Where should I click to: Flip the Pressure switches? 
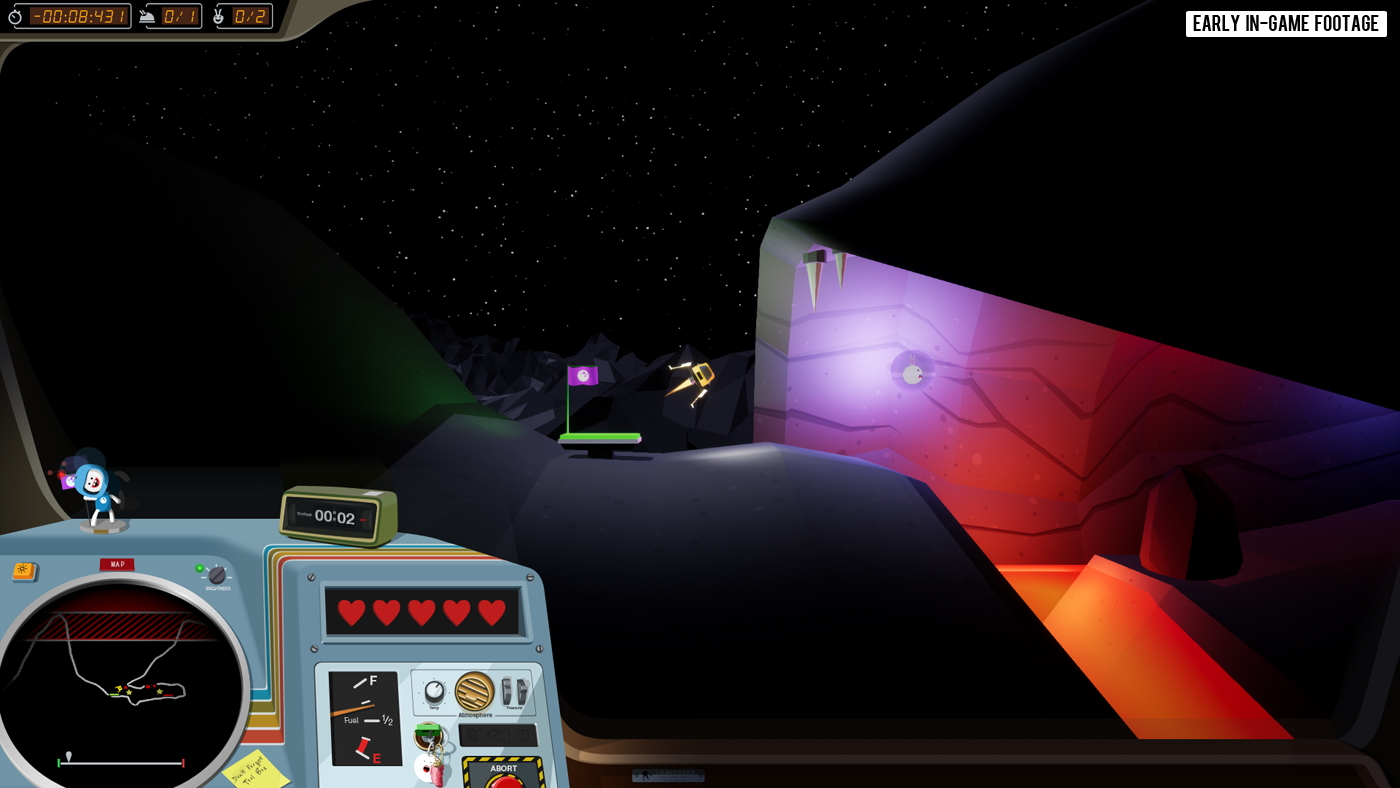[514, 691]
